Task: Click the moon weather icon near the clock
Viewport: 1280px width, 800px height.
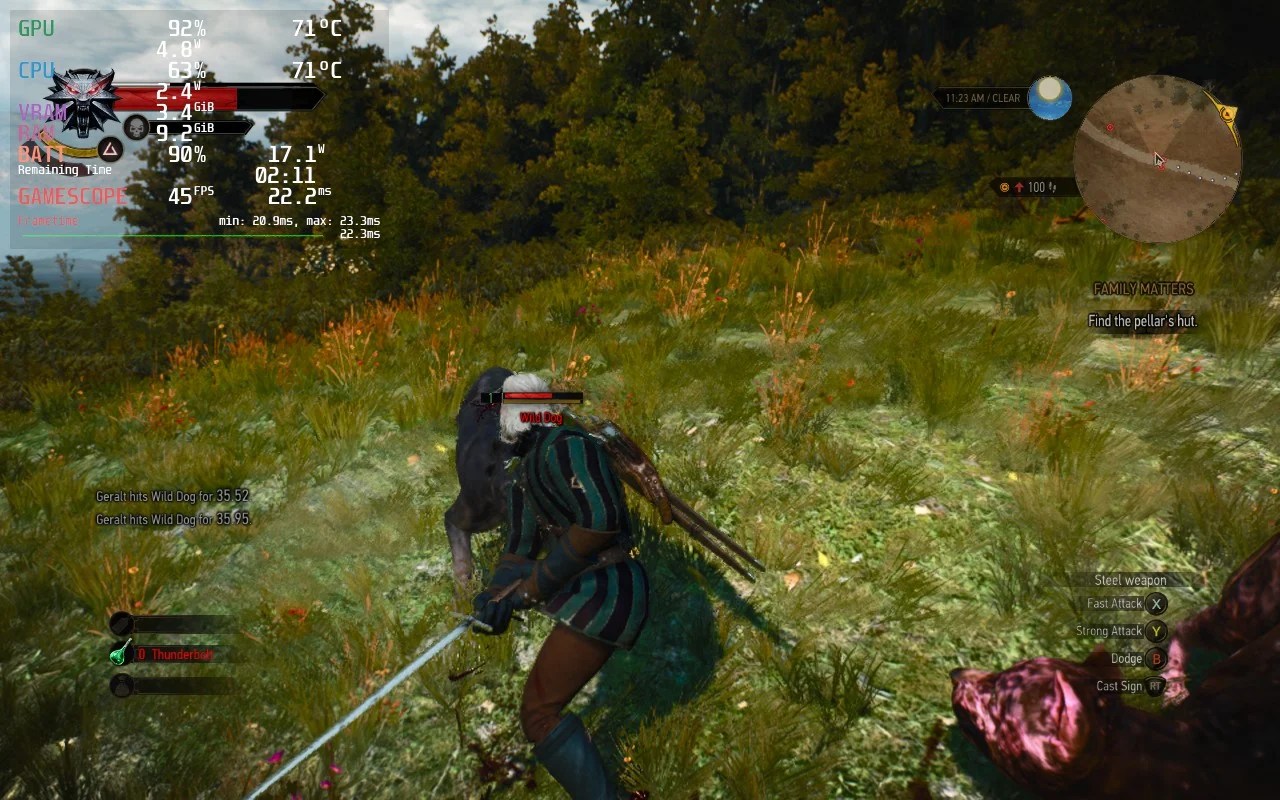Action: point(1050,97)
